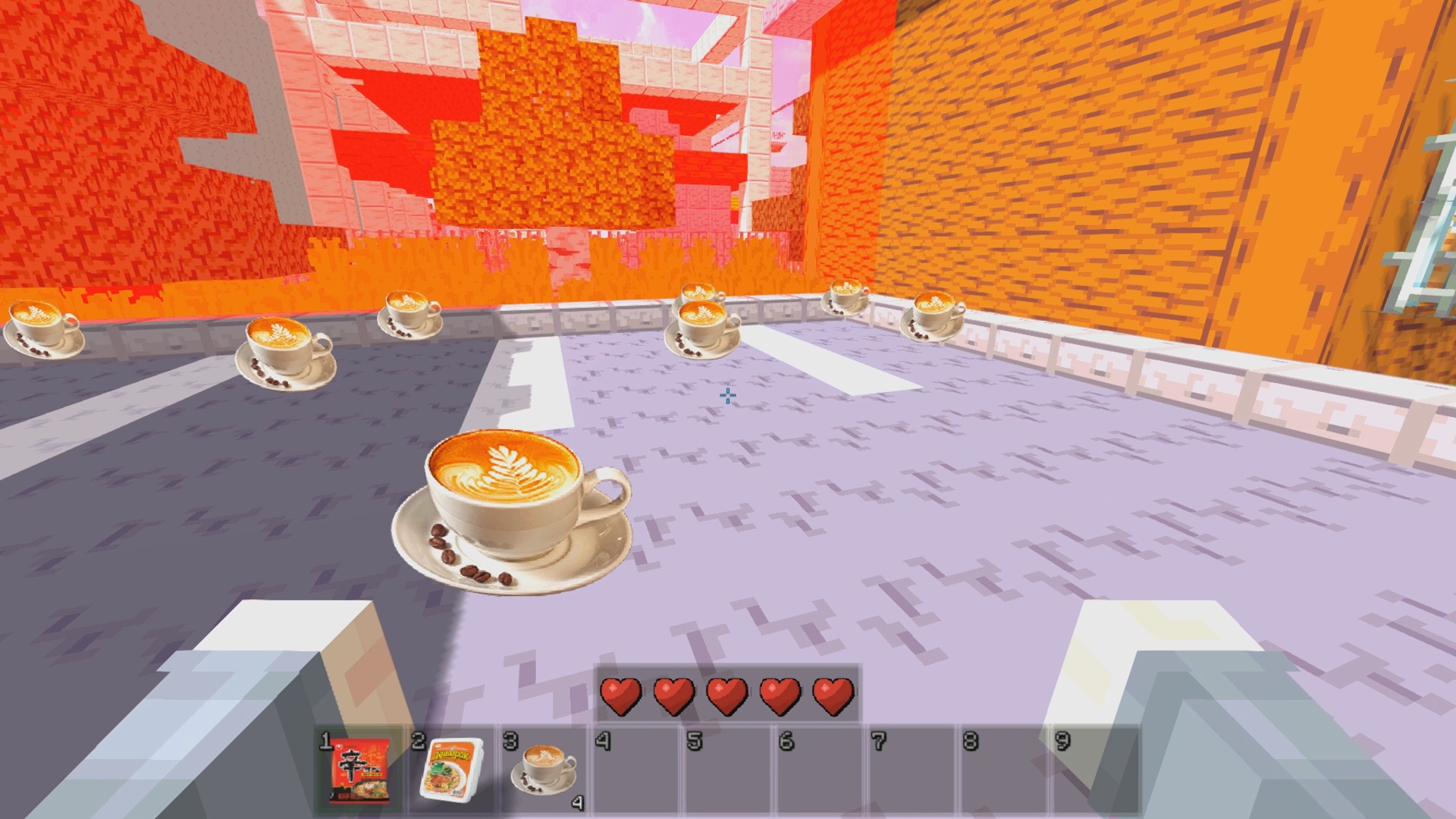Image resolution: width=1456 pixels, height=819 pixels.
Task: Click the middle heart of the health bar
Action: (726, 695)
